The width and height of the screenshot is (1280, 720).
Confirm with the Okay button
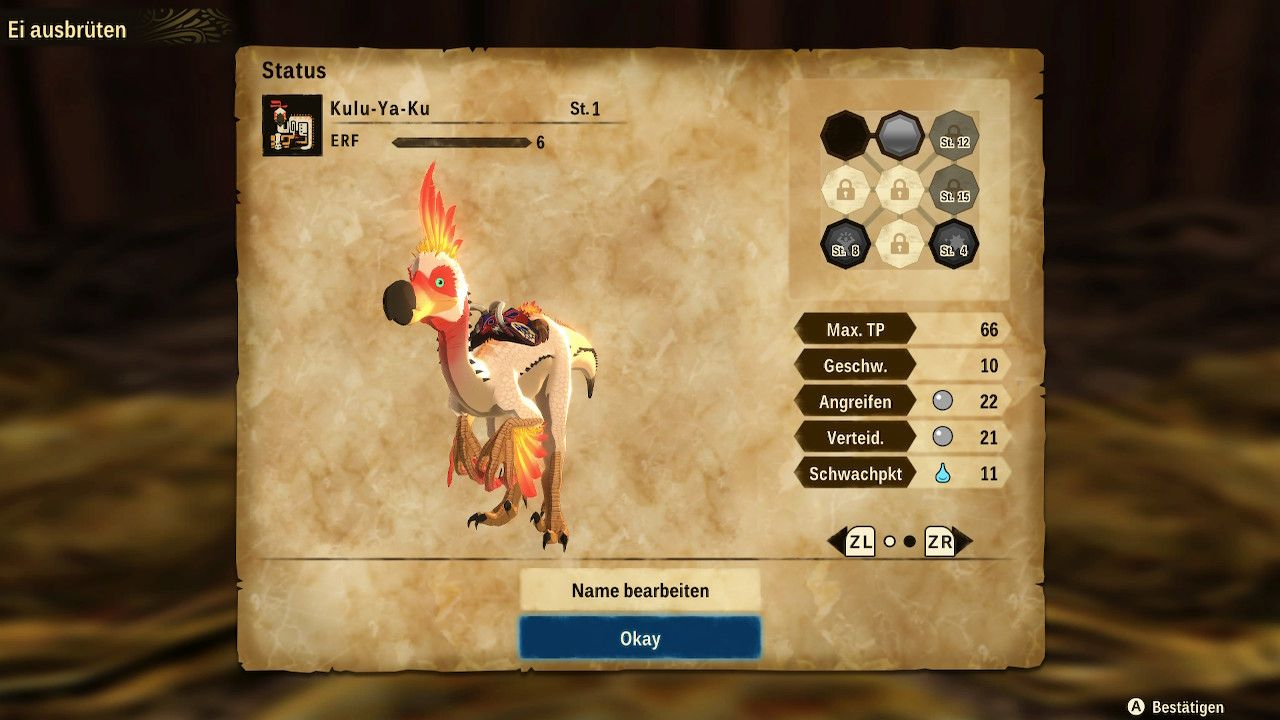(x=640, y=638)
